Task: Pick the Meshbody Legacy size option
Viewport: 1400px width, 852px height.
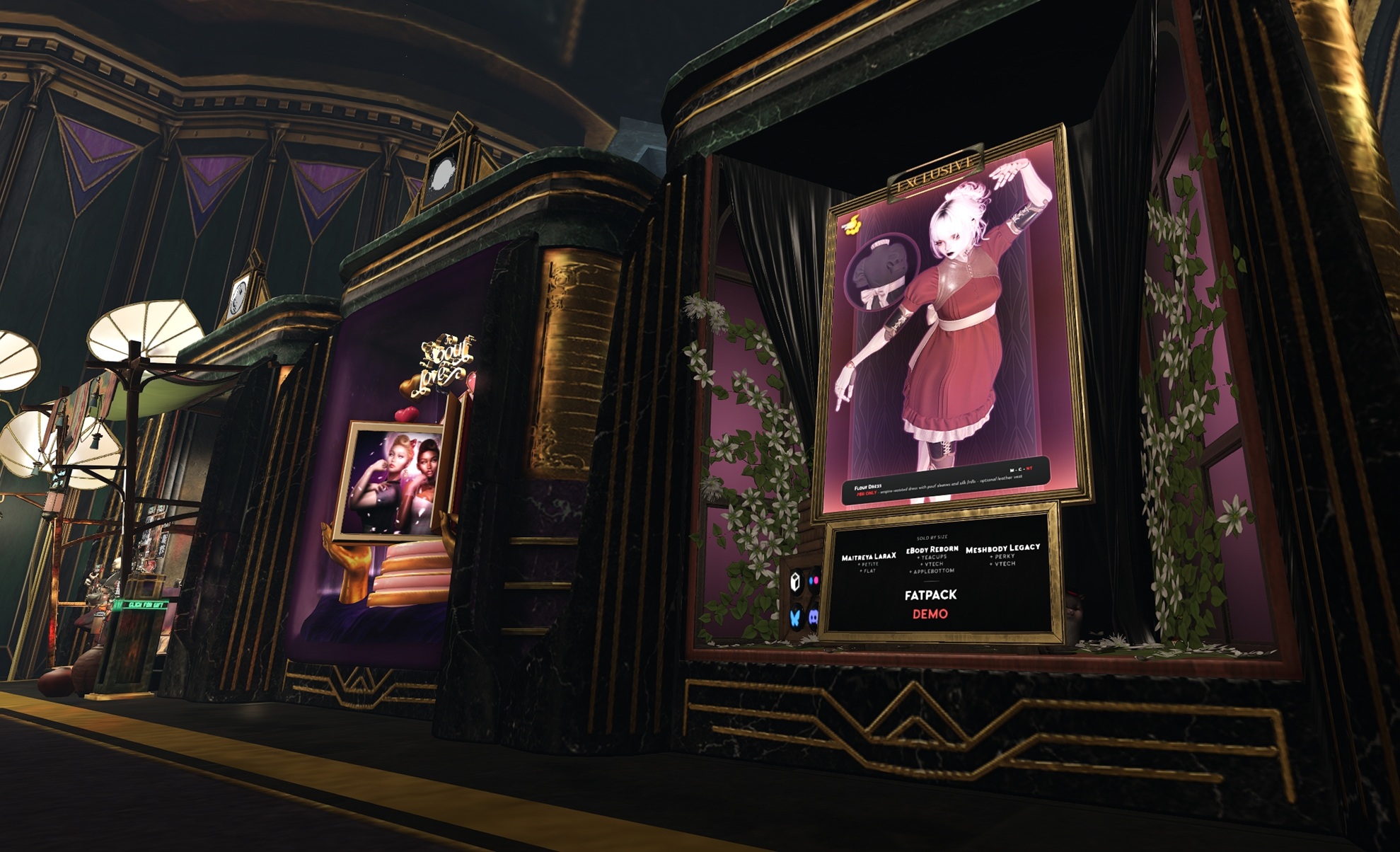Action: click(x=1002, y=548)
